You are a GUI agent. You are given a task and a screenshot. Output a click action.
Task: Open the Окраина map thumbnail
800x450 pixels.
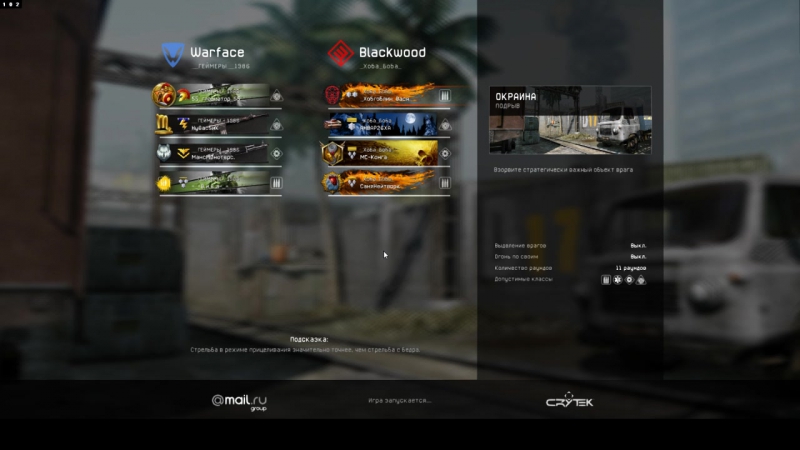point(570,121)
